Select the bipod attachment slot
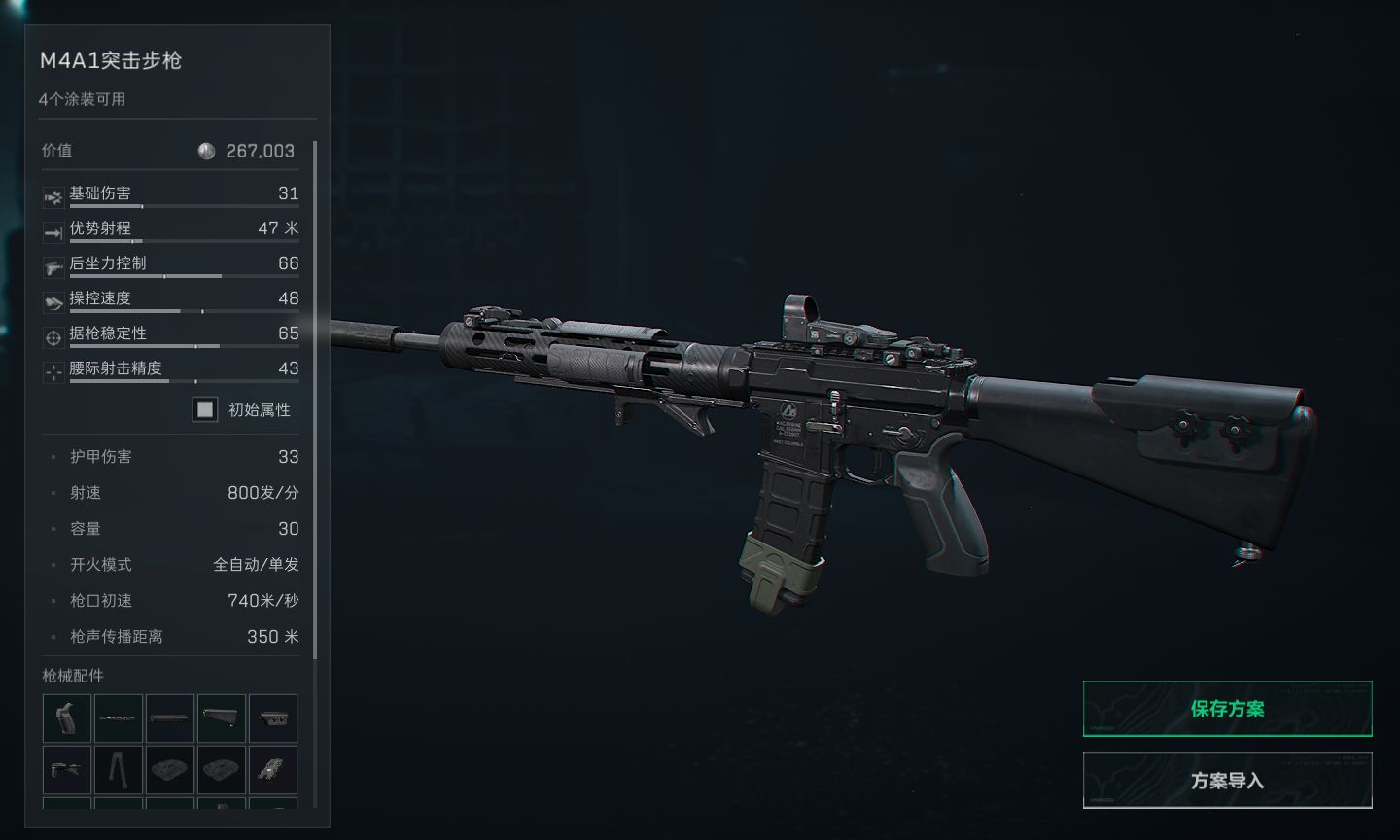This screenshot has height=840, width=1400. [119, 770]
